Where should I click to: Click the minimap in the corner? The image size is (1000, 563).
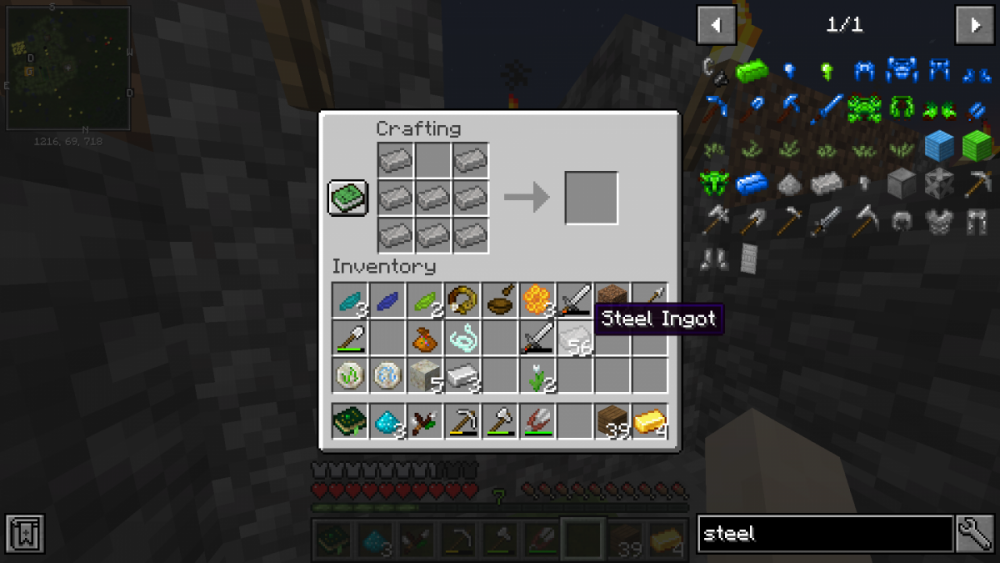(x=69, y=68)
